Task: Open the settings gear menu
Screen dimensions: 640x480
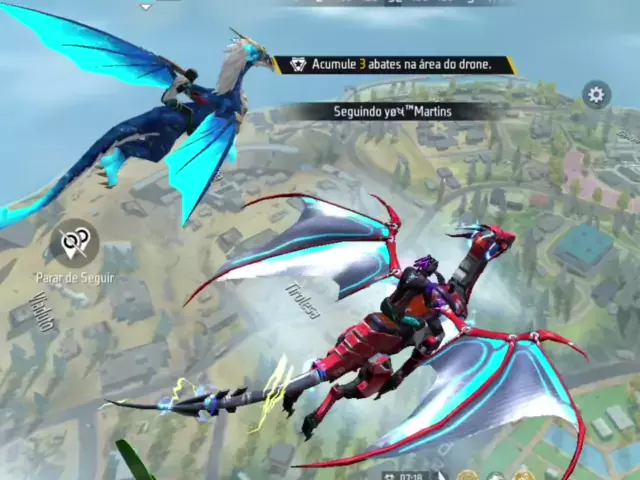Action: [x=596, y=95]
